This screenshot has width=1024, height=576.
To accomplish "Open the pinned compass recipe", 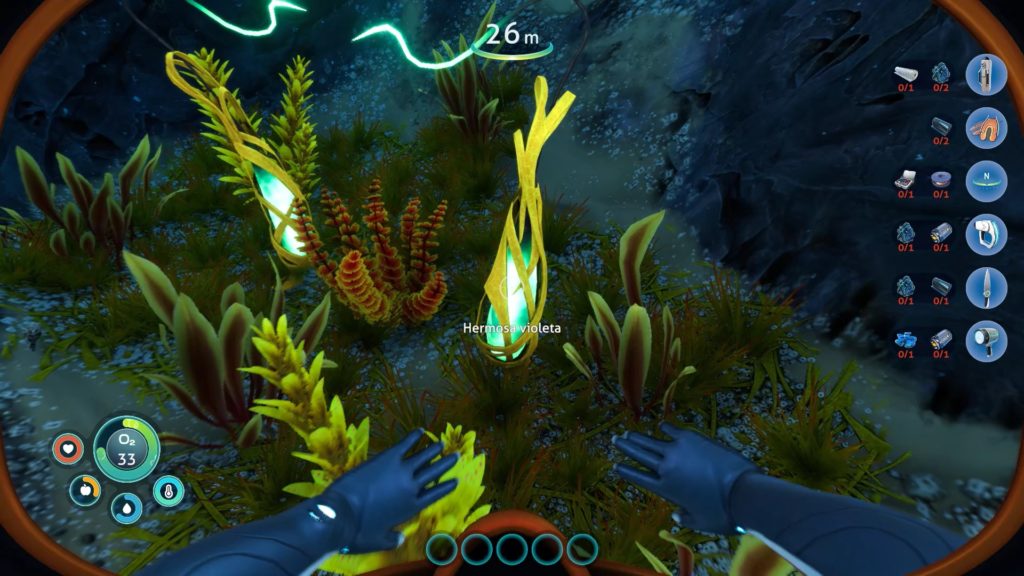I will 985,181.
